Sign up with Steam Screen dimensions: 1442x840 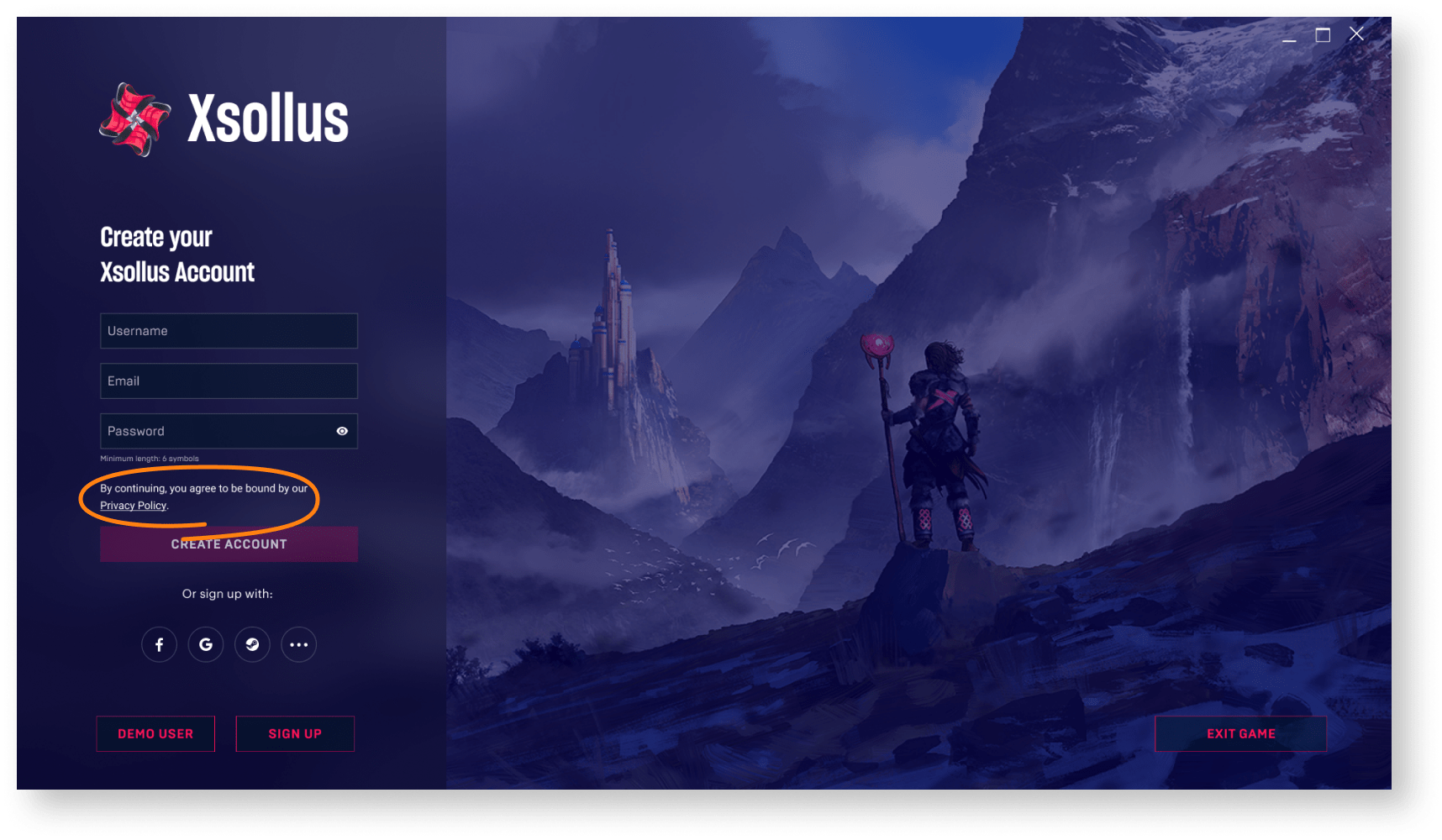point(252,645)
